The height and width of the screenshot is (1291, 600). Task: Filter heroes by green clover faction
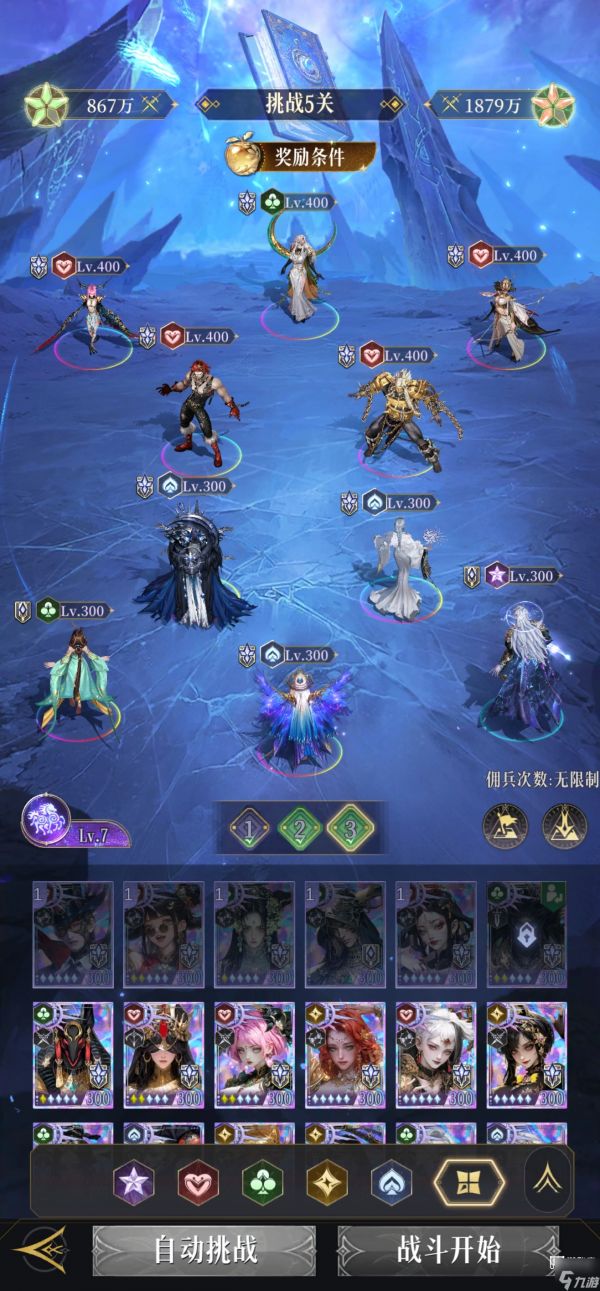tap(262, 1183)
